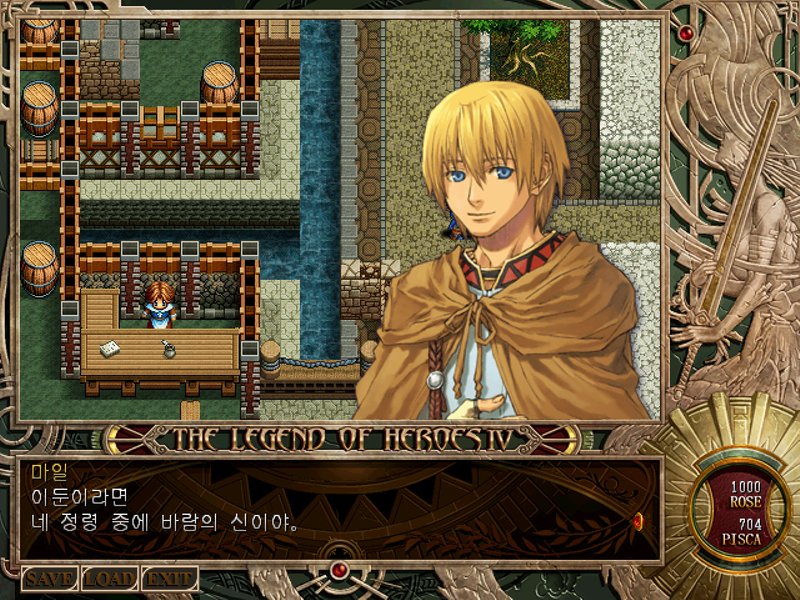Advance dialogue with the red arrow indicator
The height and width of the screenshot is (600, 800).
pos(638,520)
